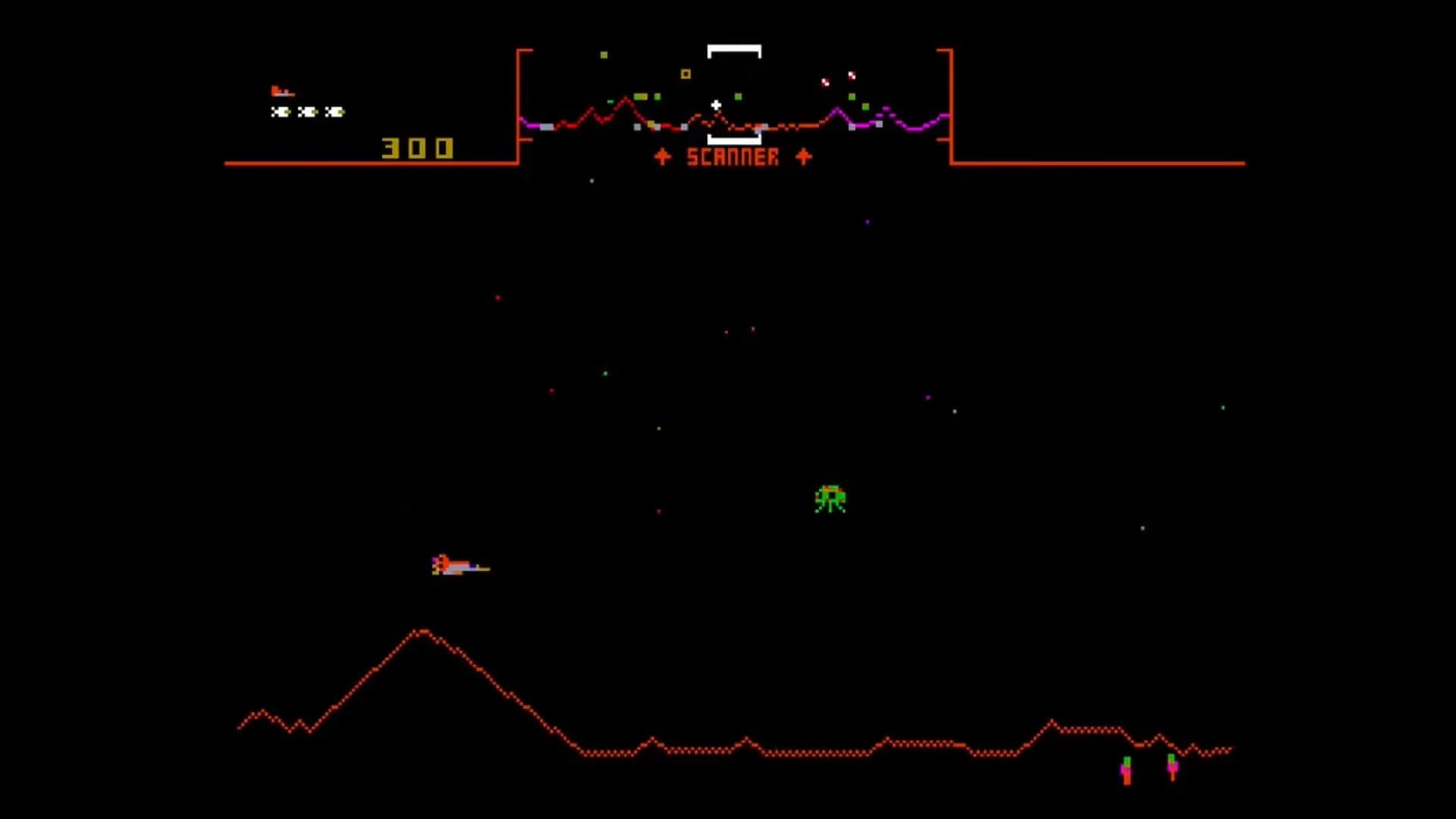This screenshot has height=819, width=1456.
Task: Select the SCANNER title text
Action: [732, 158]
